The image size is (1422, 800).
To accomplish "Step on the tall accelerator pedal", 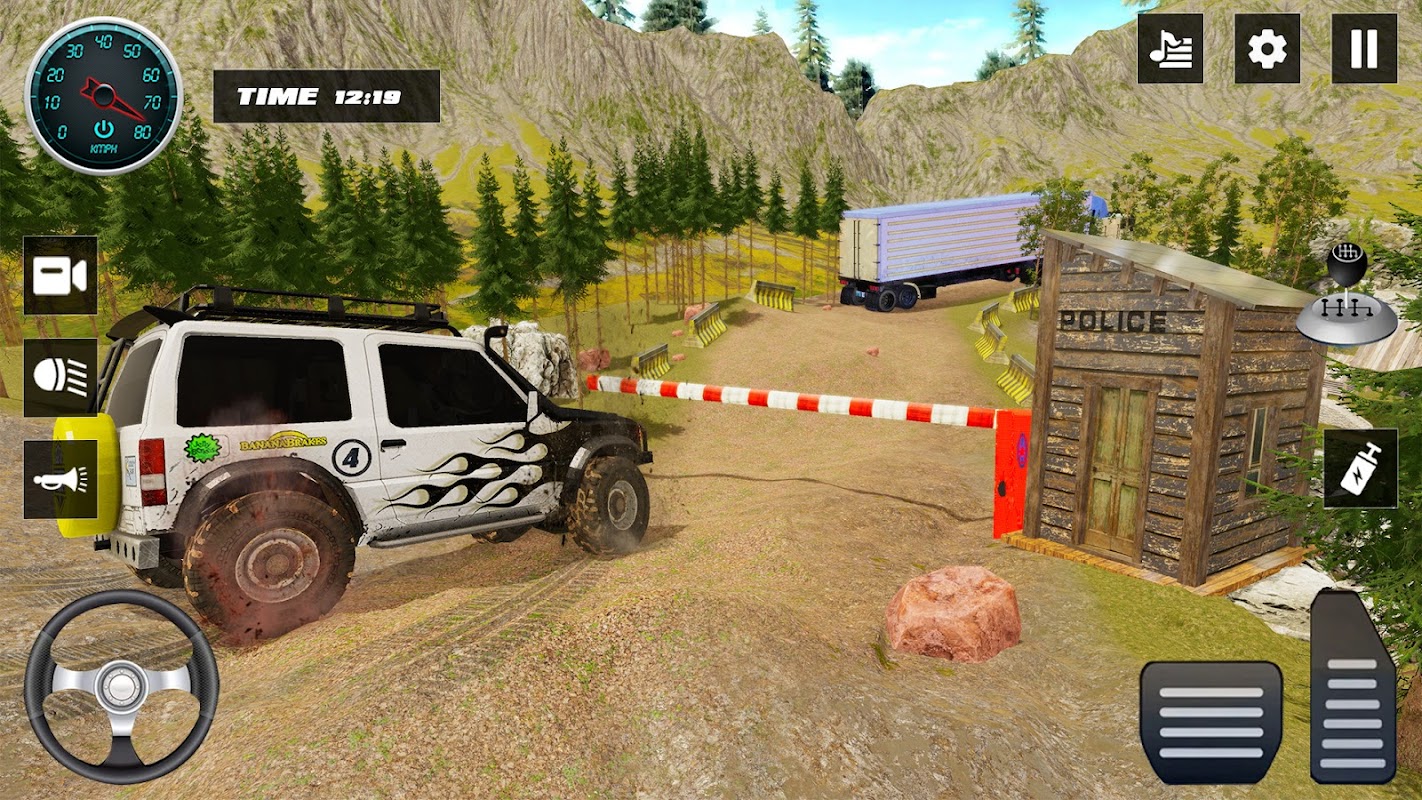I will [x=1353, y=686].
